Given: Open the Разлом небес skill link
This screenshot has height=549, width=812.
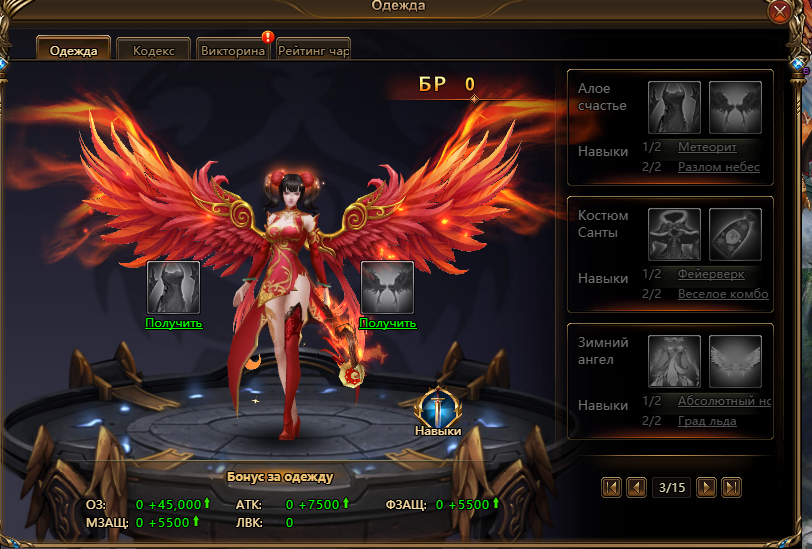Looking at the screenshot, I should (x=718, y=167).
